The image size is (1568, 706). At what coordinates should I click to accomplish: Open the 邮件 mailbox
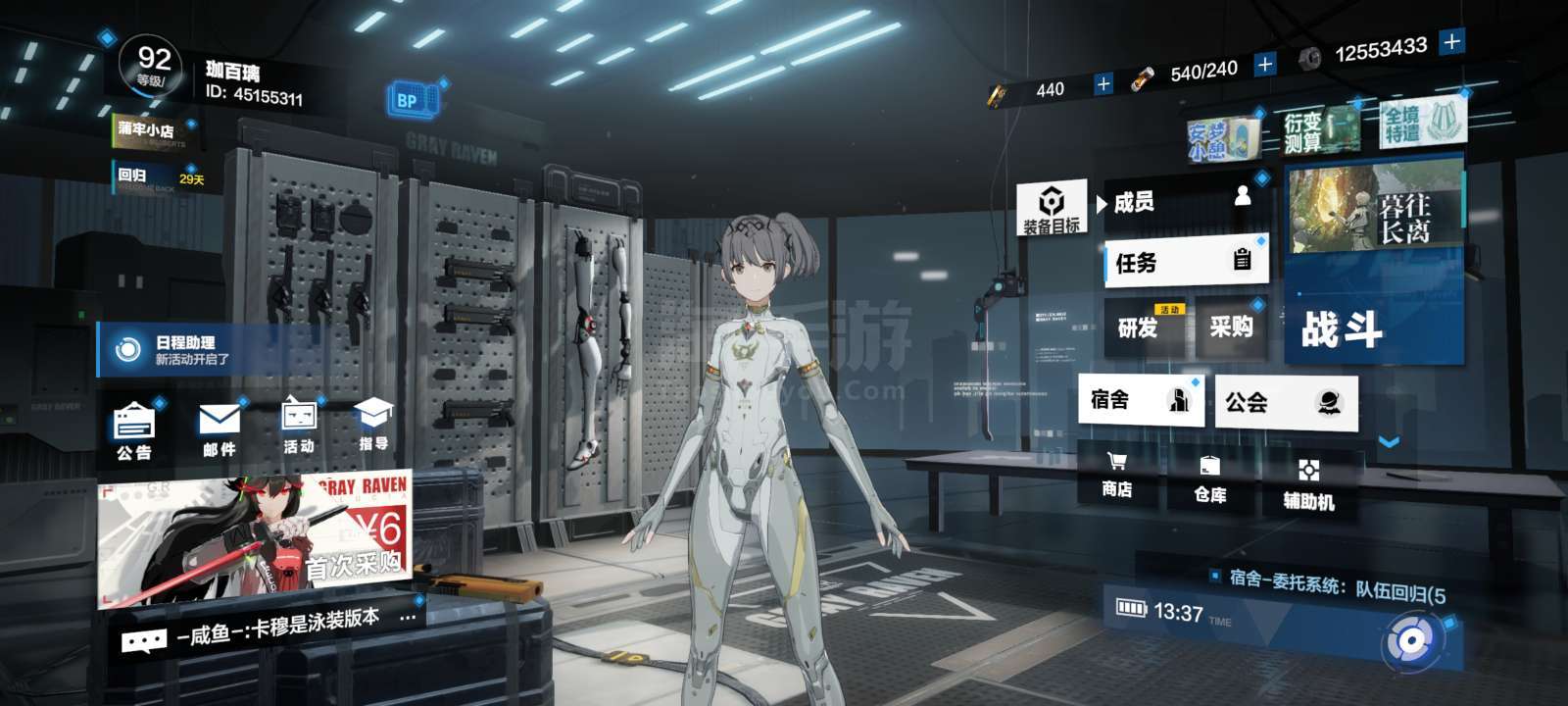219,431
